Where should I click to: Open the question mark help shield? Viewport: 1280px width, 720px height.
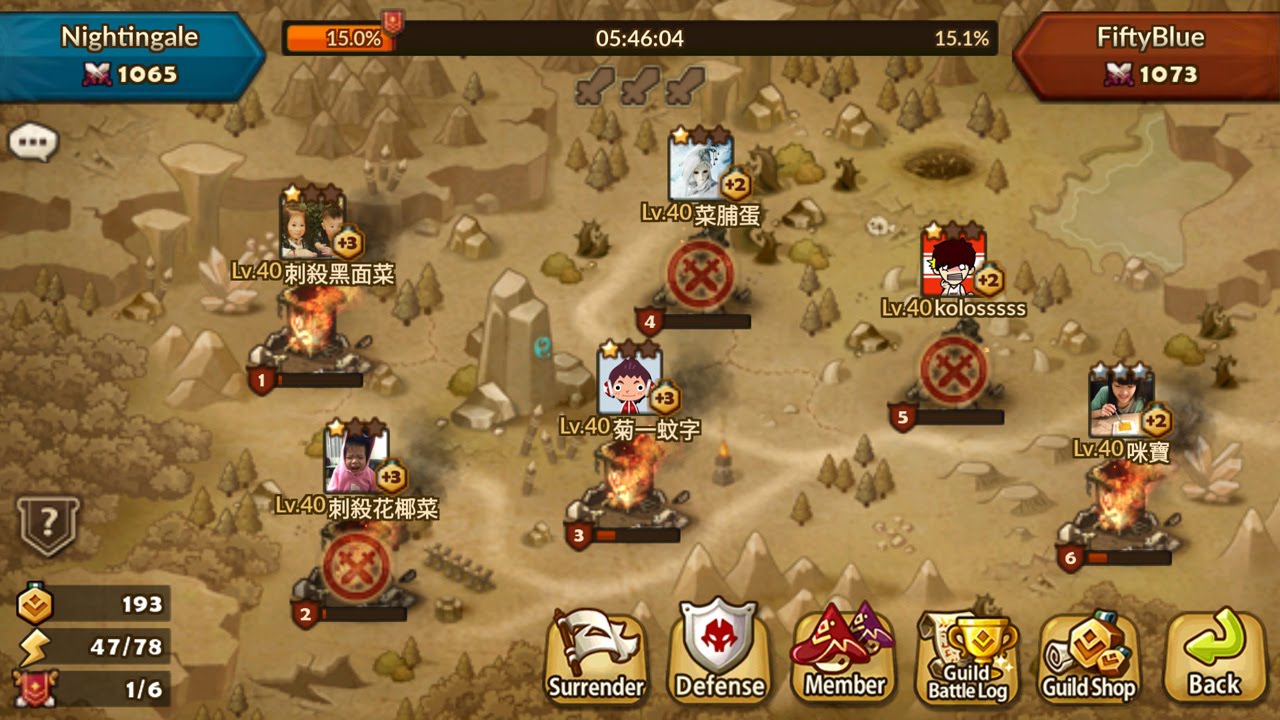click(47, 524)
